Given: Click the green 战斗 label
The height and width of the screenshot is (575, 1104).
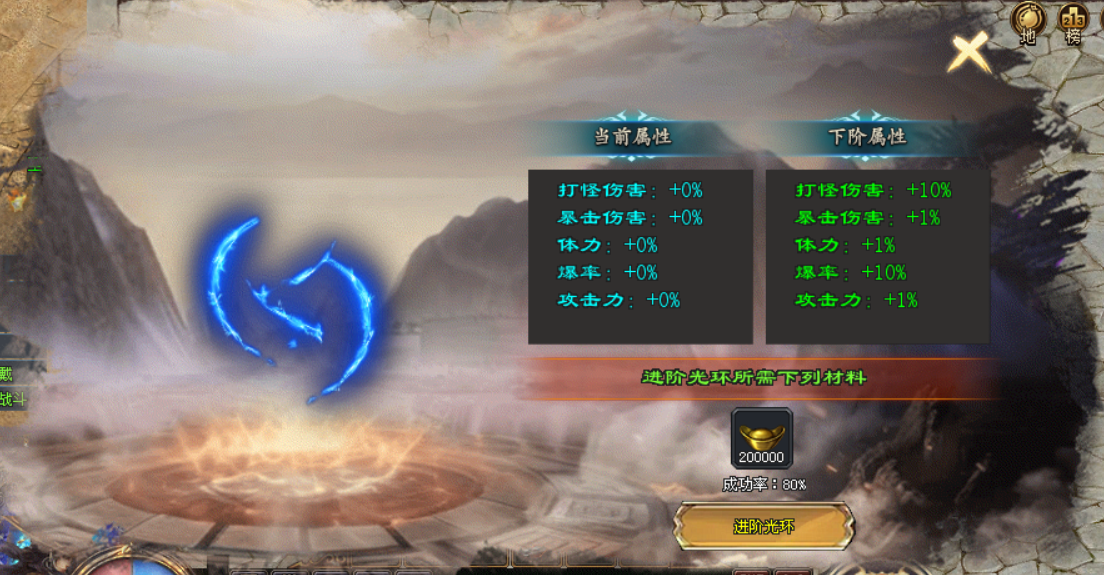Looking at the screenshot, I should coord(12,400).
